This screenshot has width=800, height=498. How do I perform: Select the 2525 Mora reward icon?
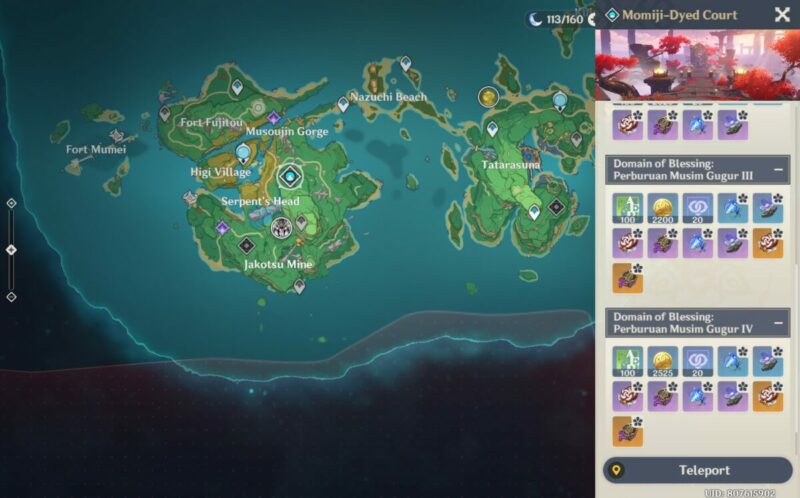pyautogui.click(x=663, y=361)
